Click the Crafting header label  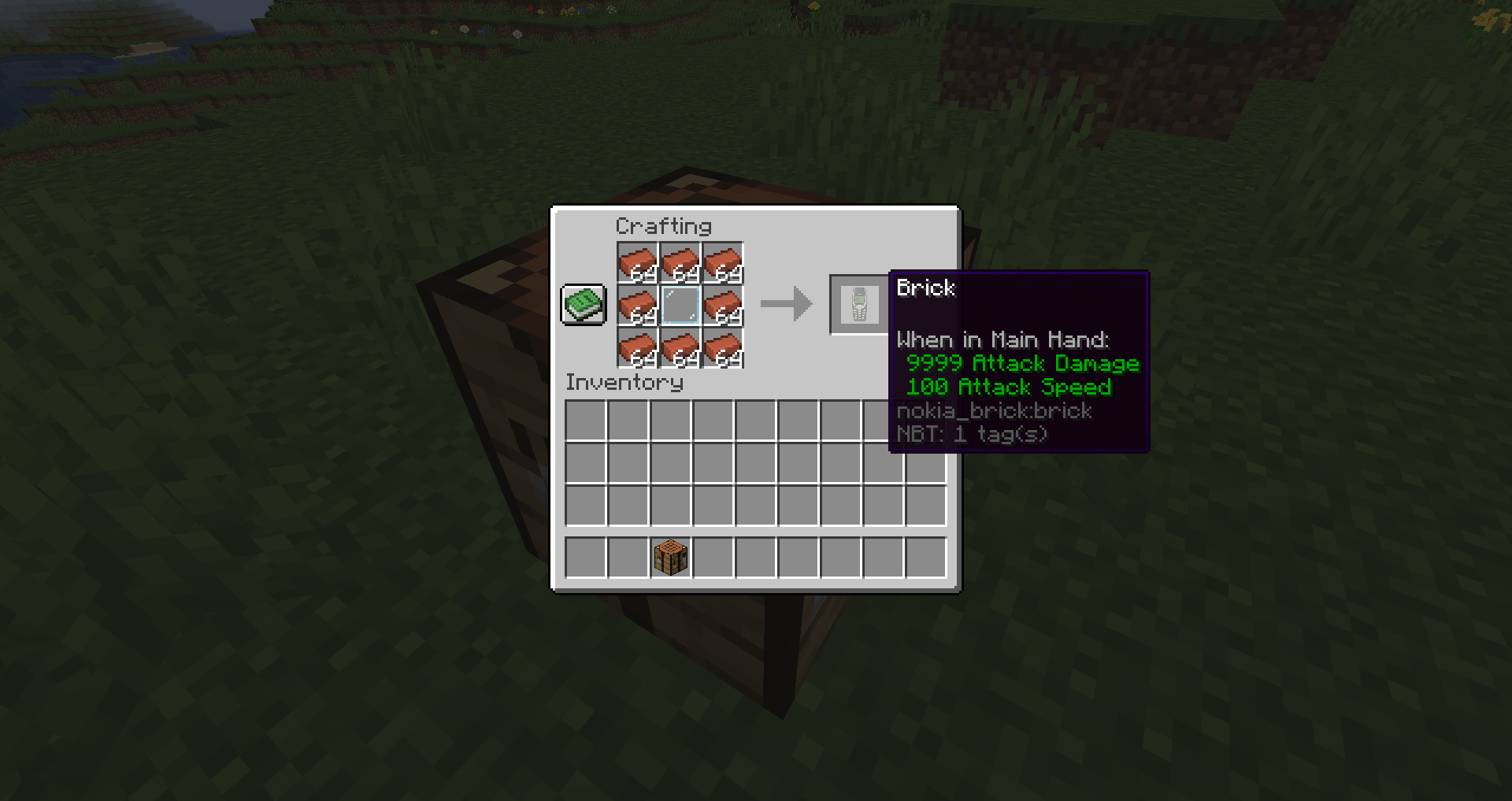663,226
